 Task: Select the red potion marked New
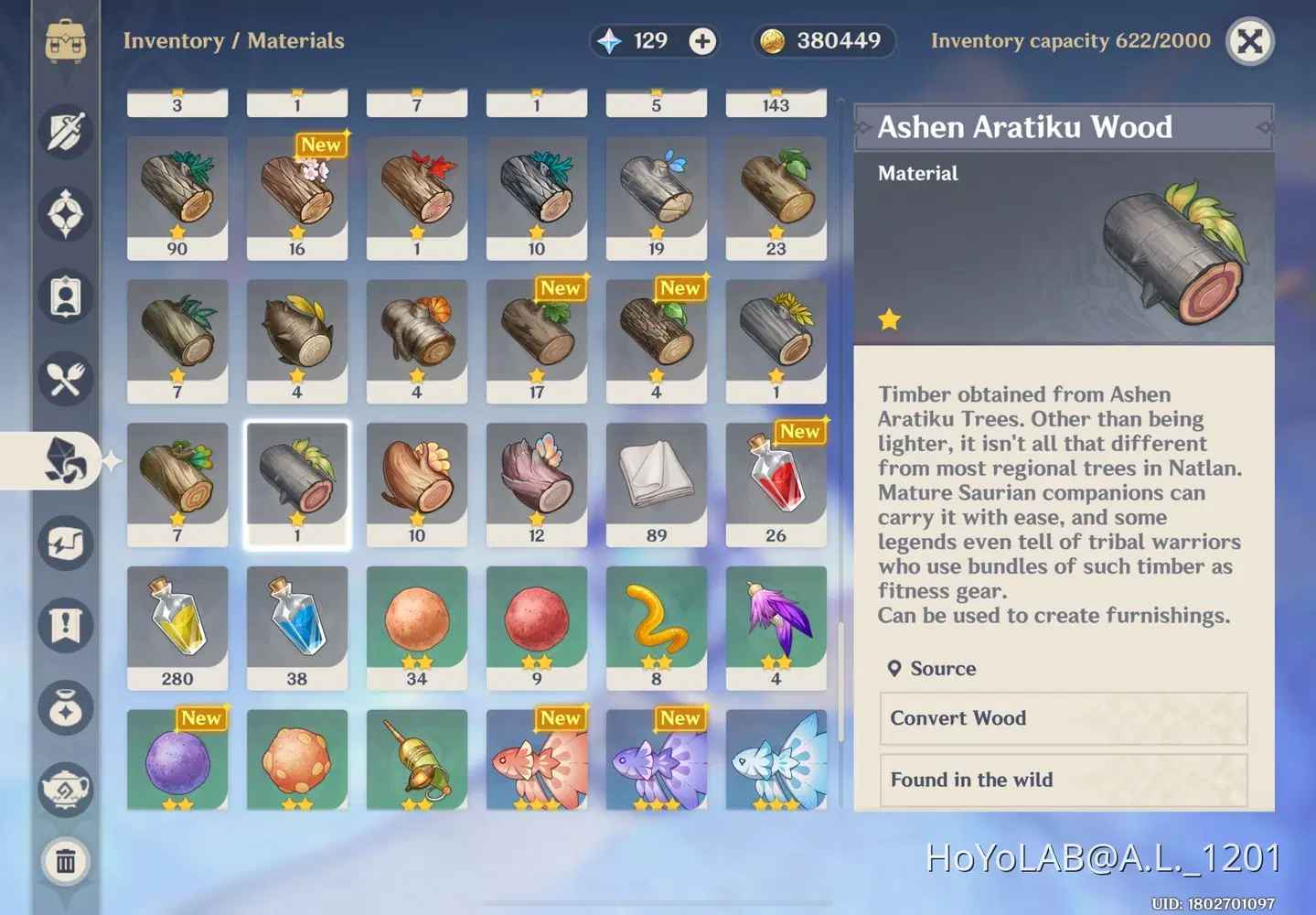pyautogui.click(x=776, y=483)
